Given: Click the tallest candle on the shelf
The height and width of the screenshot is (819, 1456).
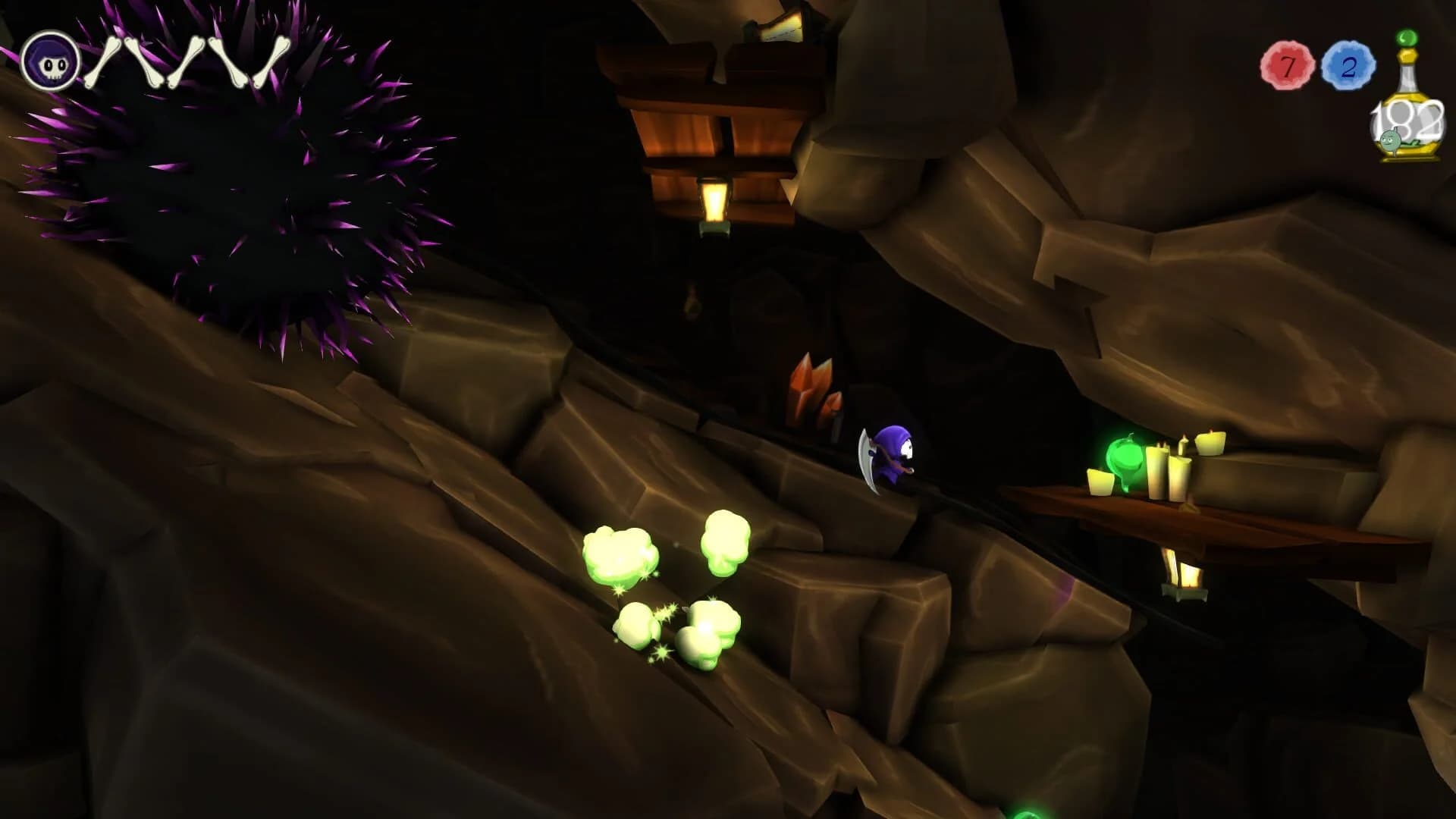Looking at the screenshot, I should pos(1158,470).
